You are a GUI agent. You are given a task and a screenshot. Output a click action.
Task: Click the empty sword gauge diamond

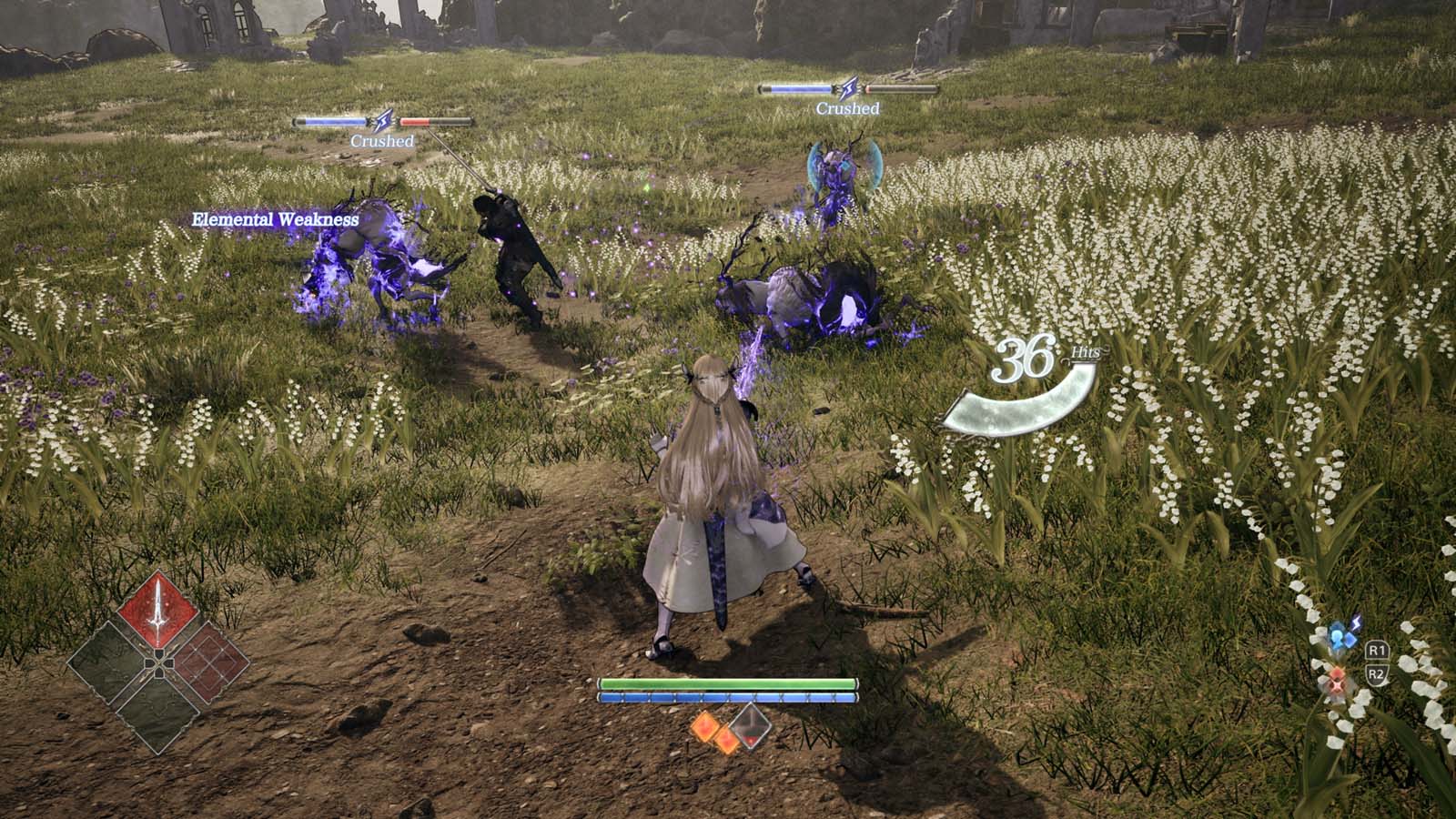[x=750, y=727]
